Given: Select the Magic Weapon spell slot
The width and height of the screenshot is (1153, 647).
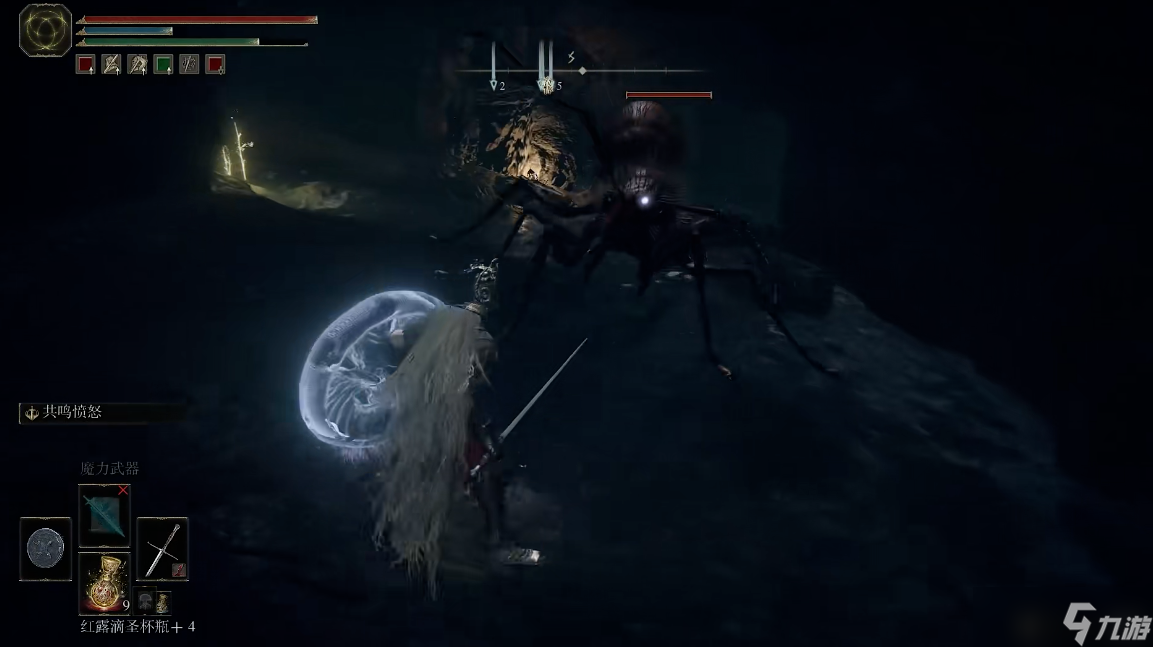Looking at the screenshot, I should [x=104, y=516].
